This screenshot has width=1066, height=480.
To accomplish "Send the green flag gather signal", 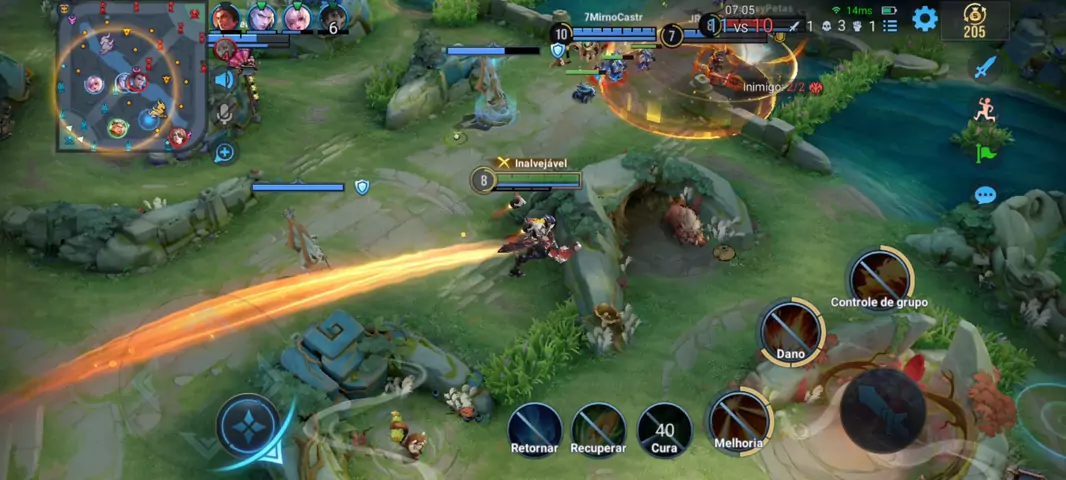I will [x=986, y=152].
